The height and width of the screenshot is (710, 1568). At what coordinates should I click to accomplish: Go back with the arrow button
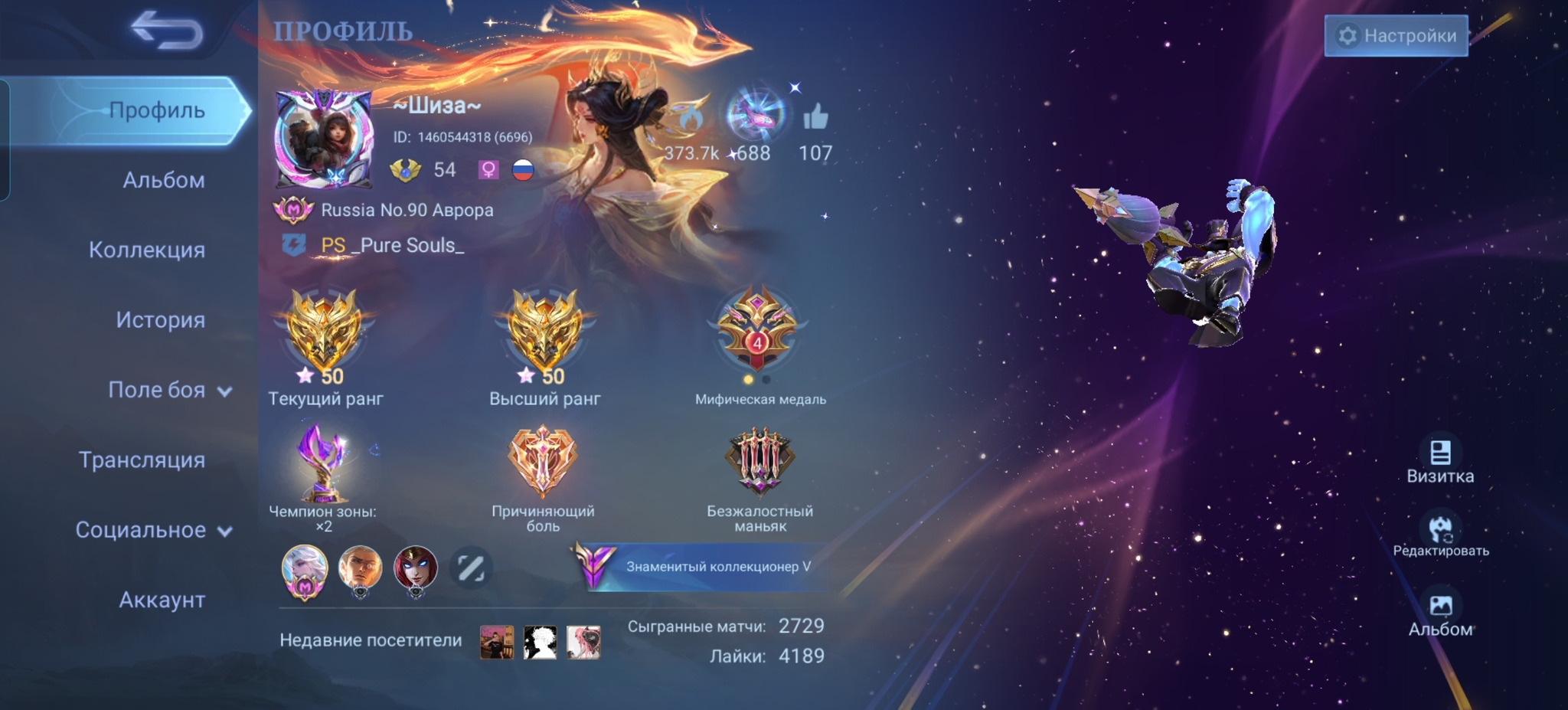(x=166, y=31)
